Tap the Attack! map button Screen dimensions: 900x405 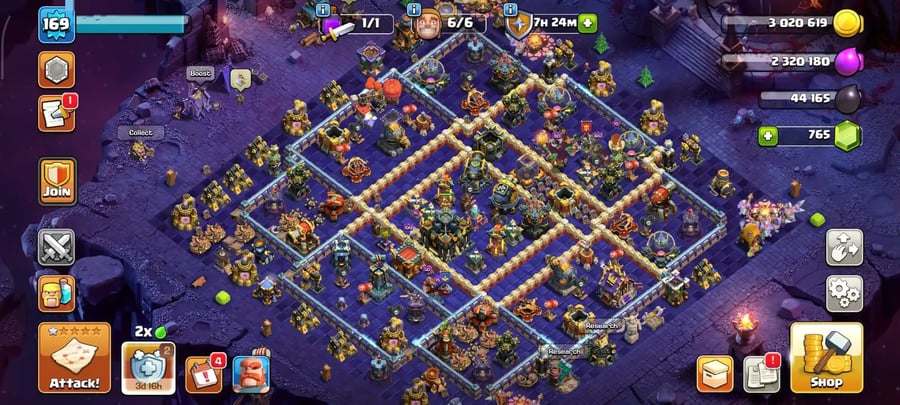(75, 357)
